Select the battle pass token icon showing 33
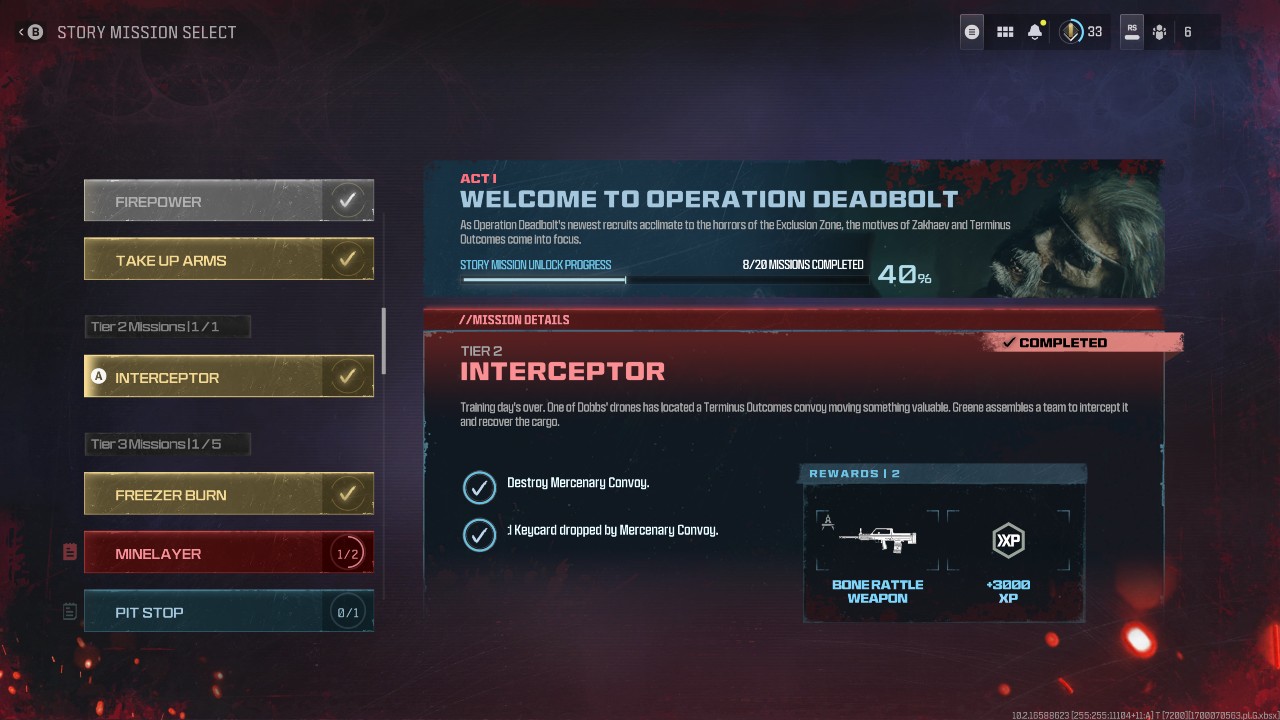Image resolution: width=1280 pixels, height=720 pixels. click(x=1070, y=31)
